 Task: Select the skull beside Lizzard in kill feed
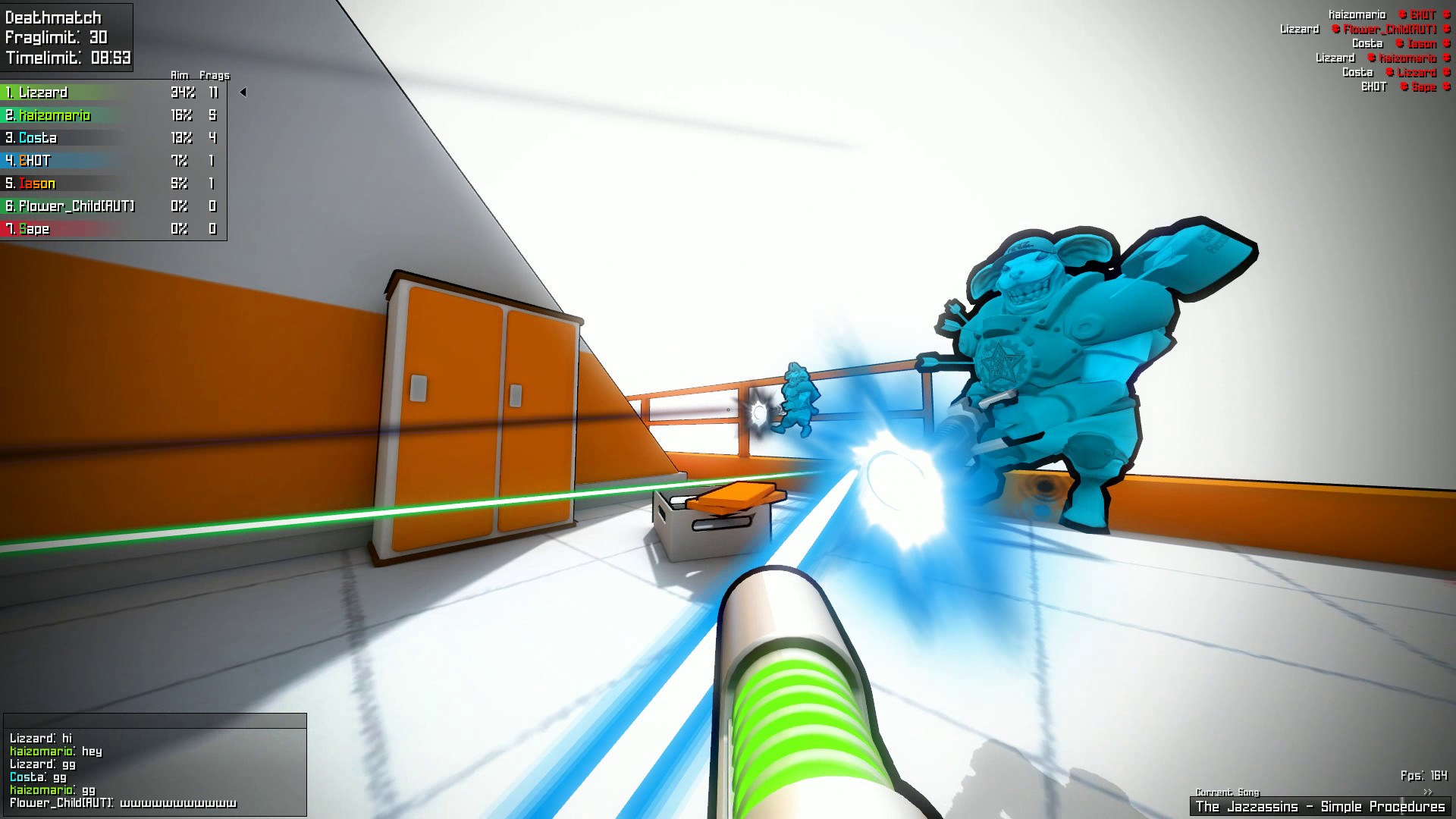click(x=1389, y=72)
